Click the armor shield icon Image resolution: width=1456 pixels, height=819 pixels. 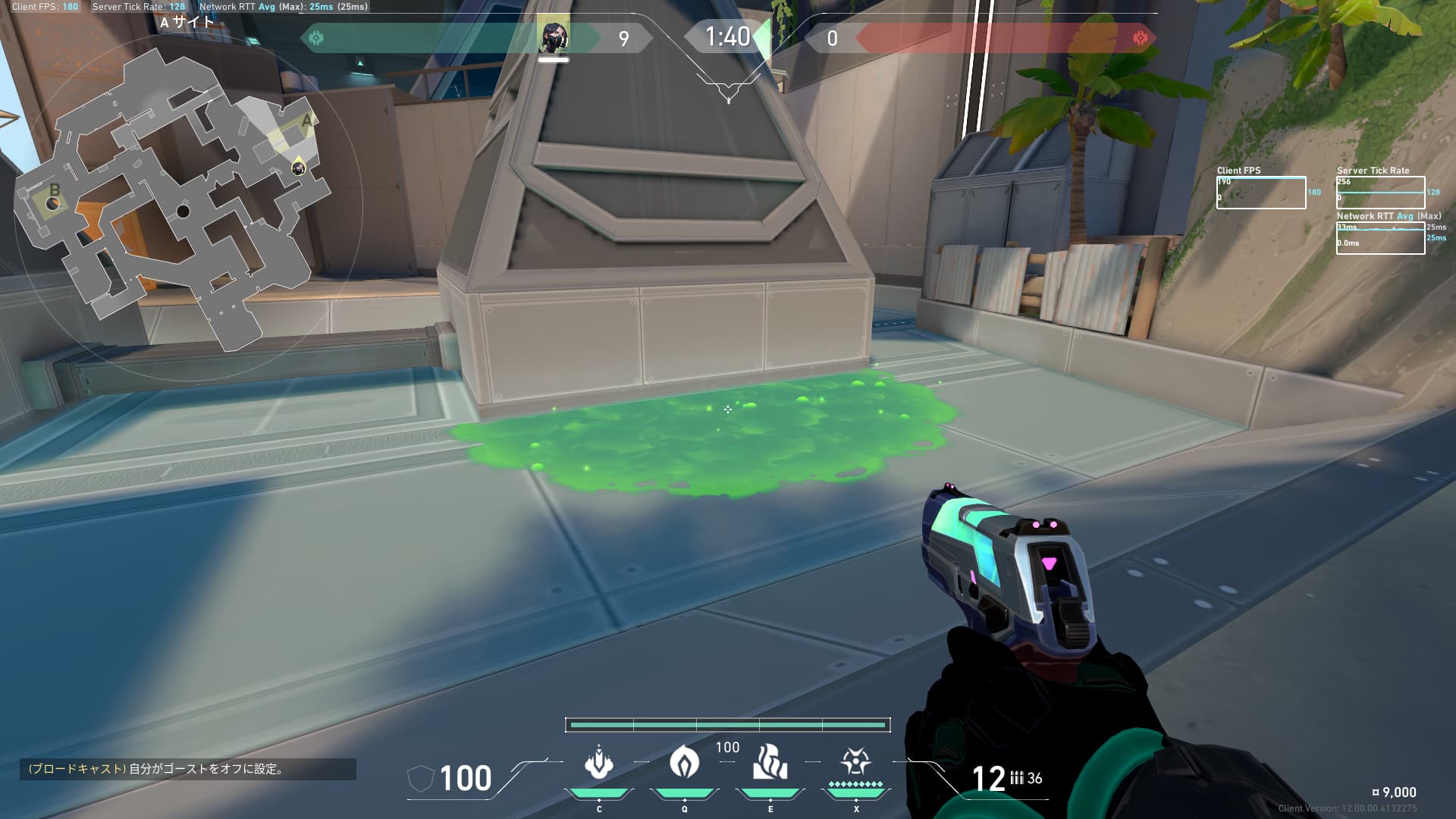(420, 779)
